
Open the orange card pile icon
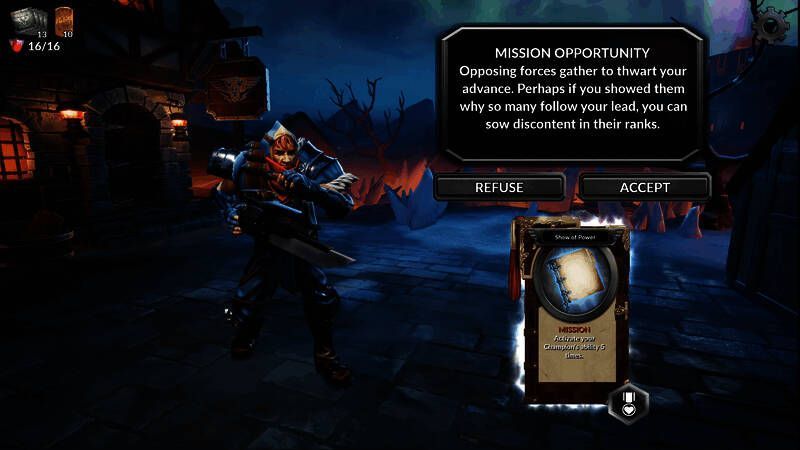point(64,18)
